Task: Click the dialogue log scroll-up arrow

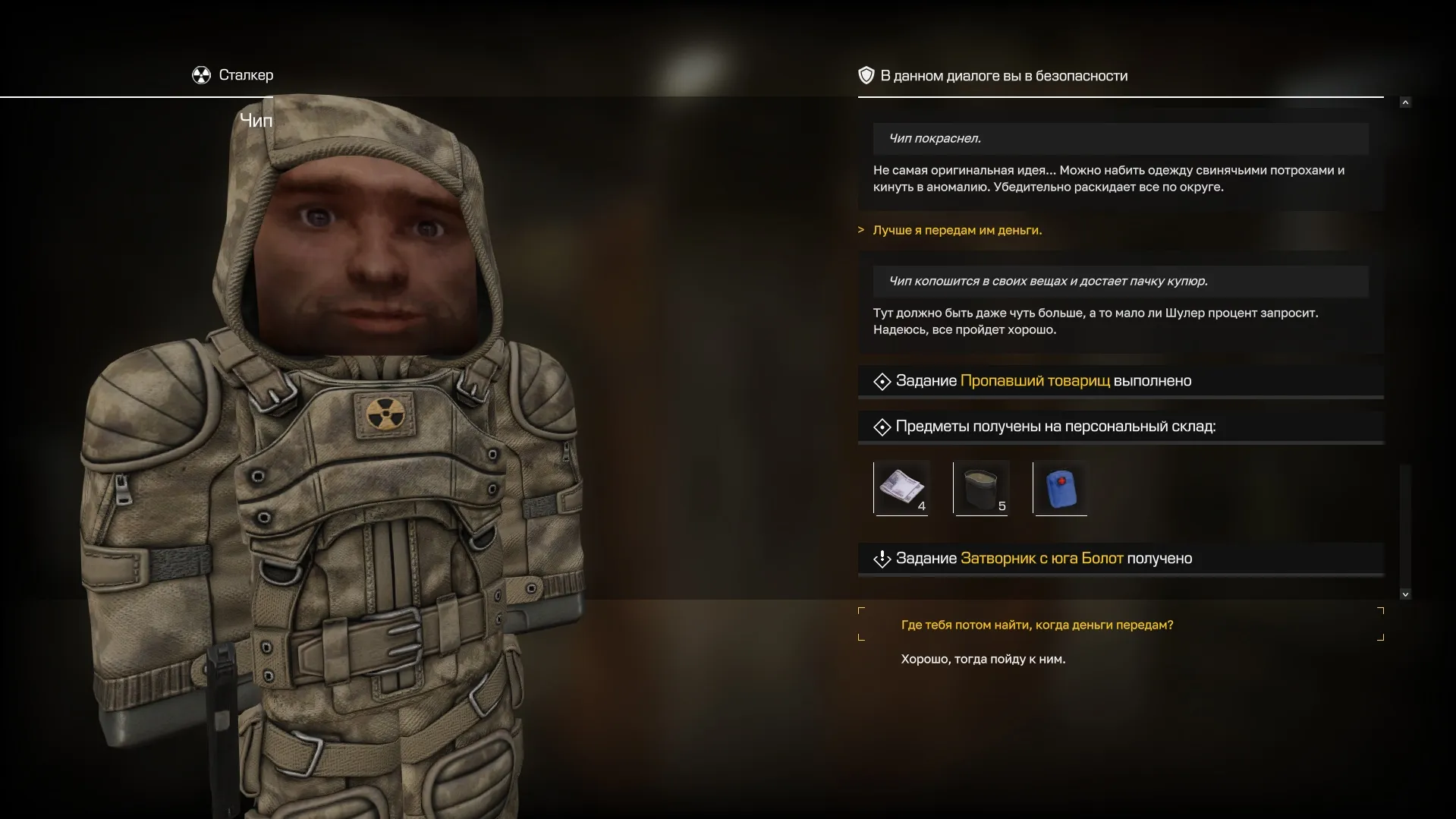Action: tap(1405, 102)
